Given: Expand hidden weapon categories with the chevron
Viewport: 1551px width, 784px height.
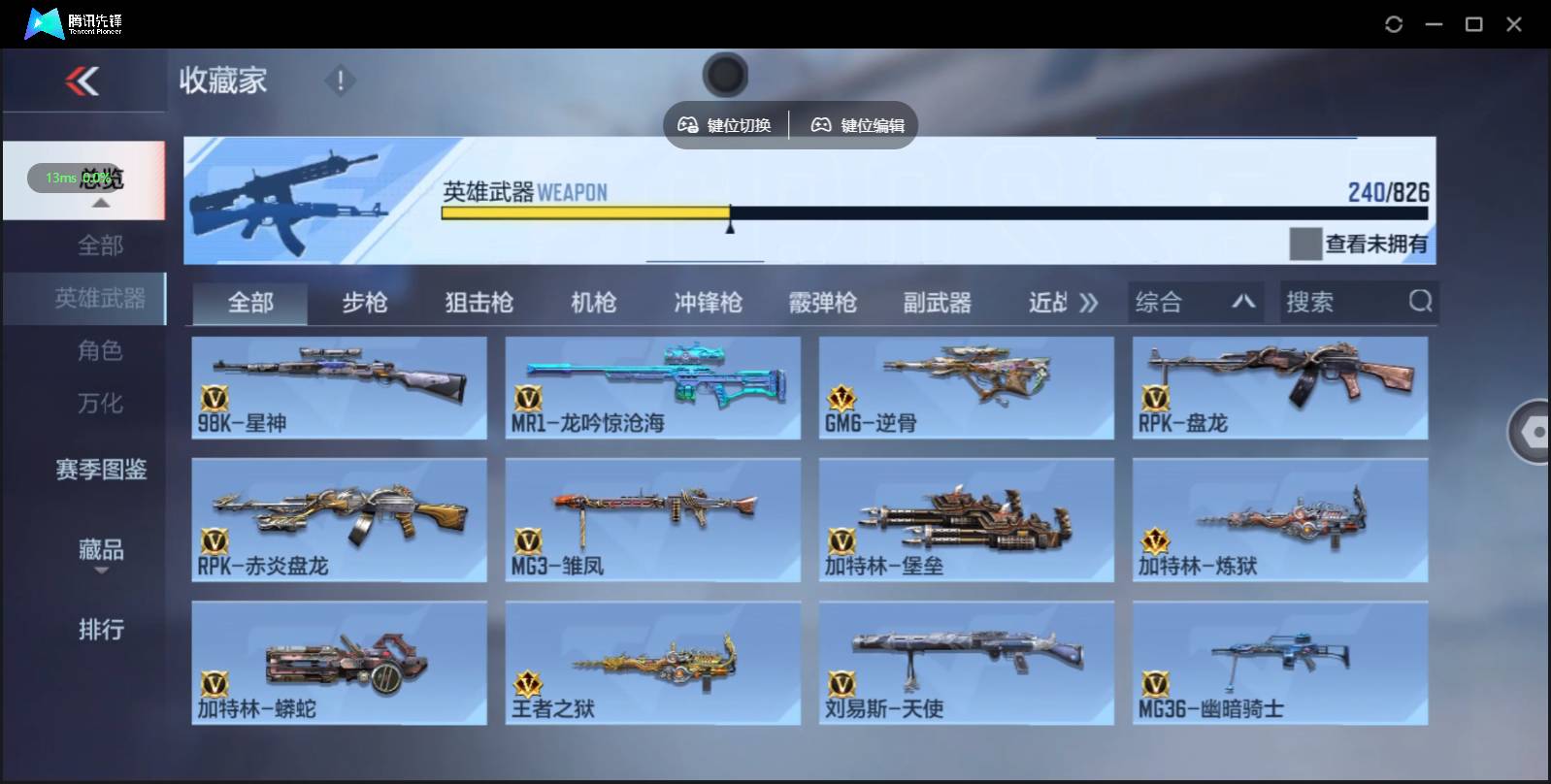Looking at the screenshot, I should pyautogui.click(x=1089, y=302).
